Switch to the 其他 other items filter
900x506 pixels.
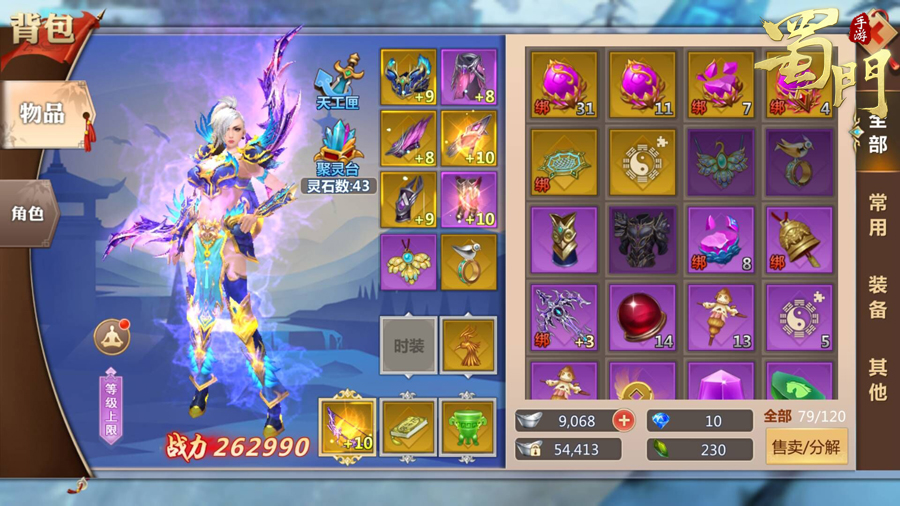click(876, 379)
